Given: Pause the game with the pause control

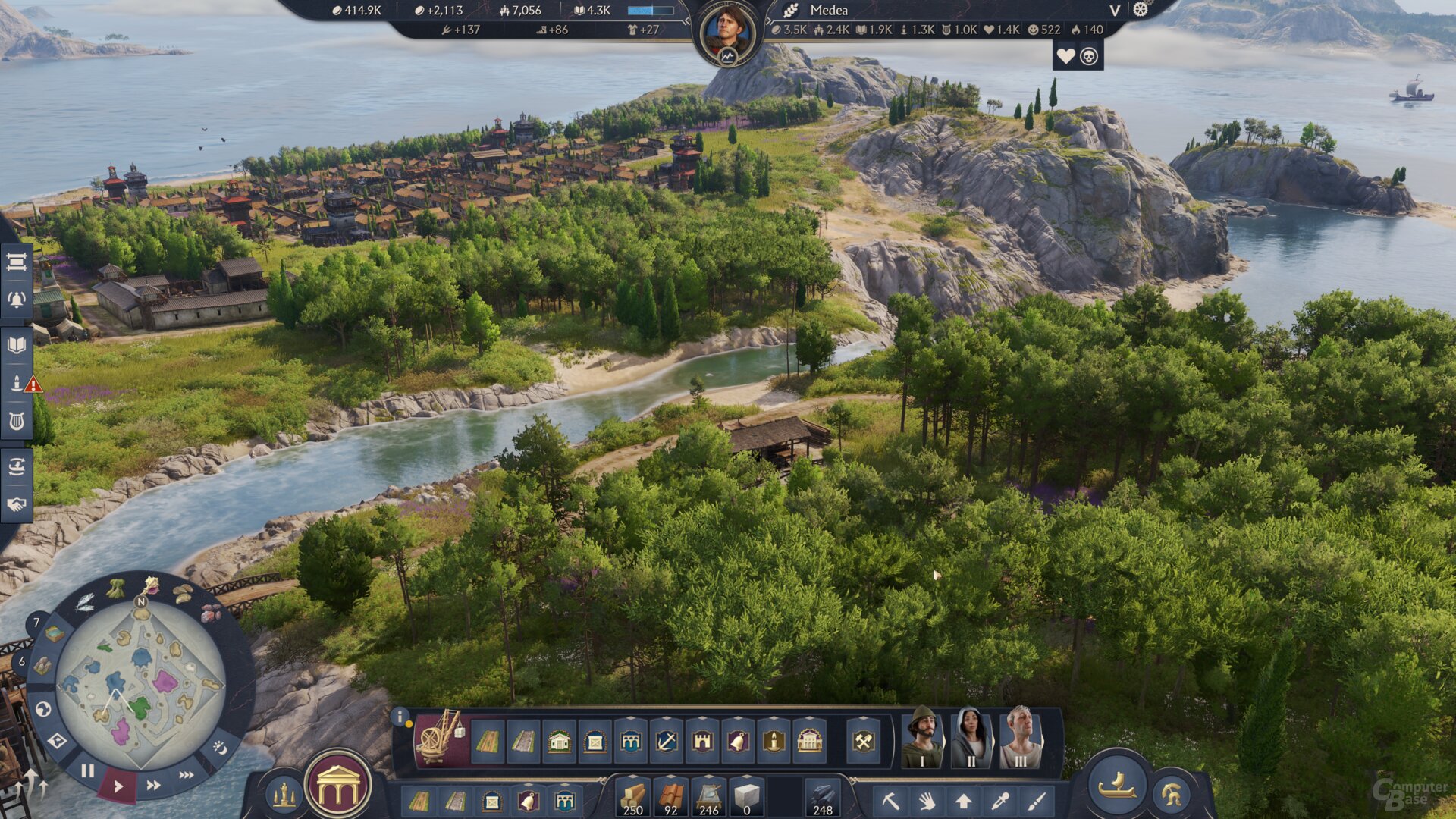Looking at the screenshot, I should 89,771.
